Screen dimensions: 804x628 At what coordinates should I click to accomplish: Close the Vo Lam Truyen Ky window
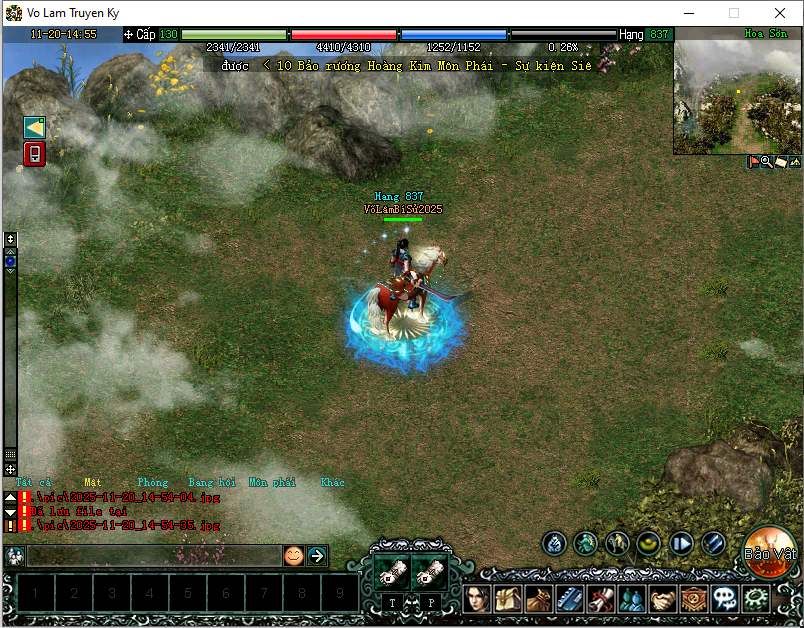[780, 13]
